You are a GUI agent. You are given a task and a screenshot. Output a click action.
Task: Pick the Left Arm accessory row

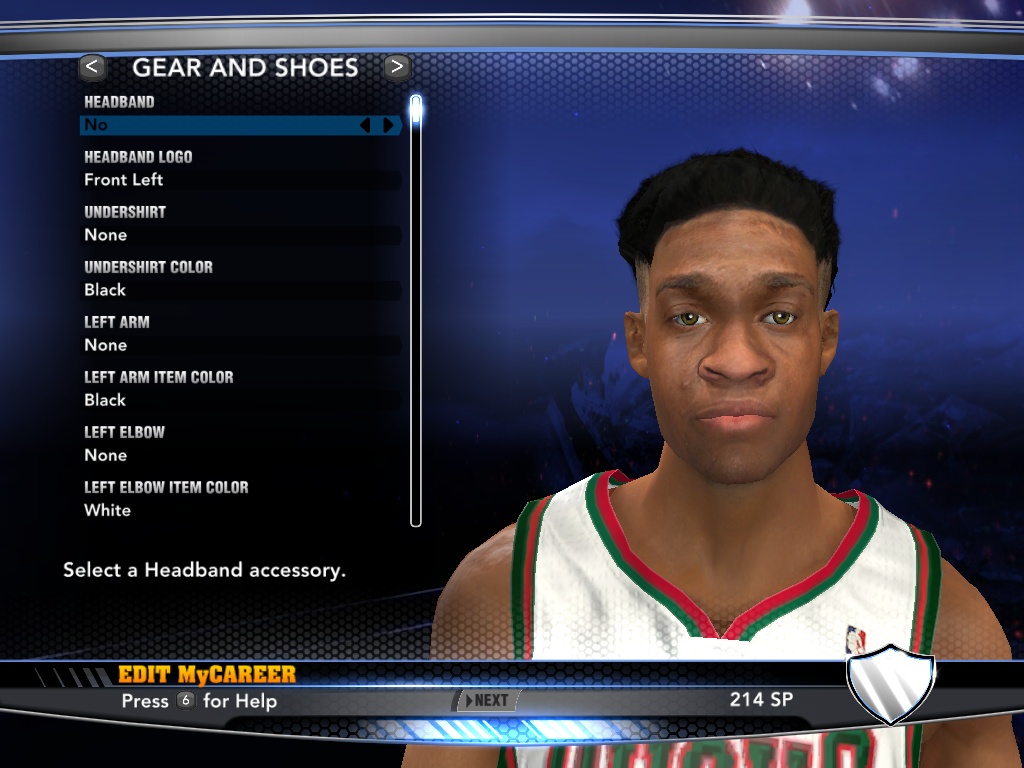tap(240, 345)
